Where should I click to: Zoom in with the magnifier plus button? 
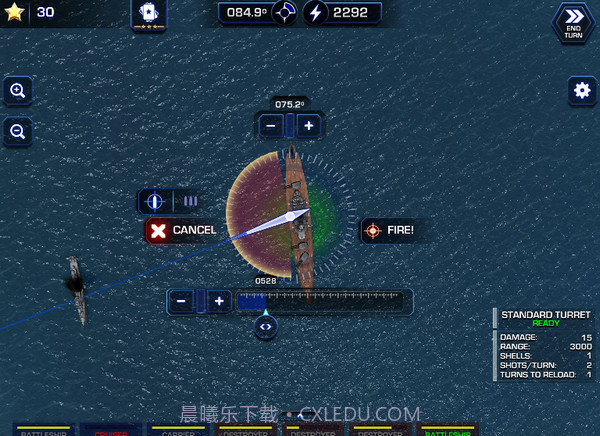click(x=19, y=90)
